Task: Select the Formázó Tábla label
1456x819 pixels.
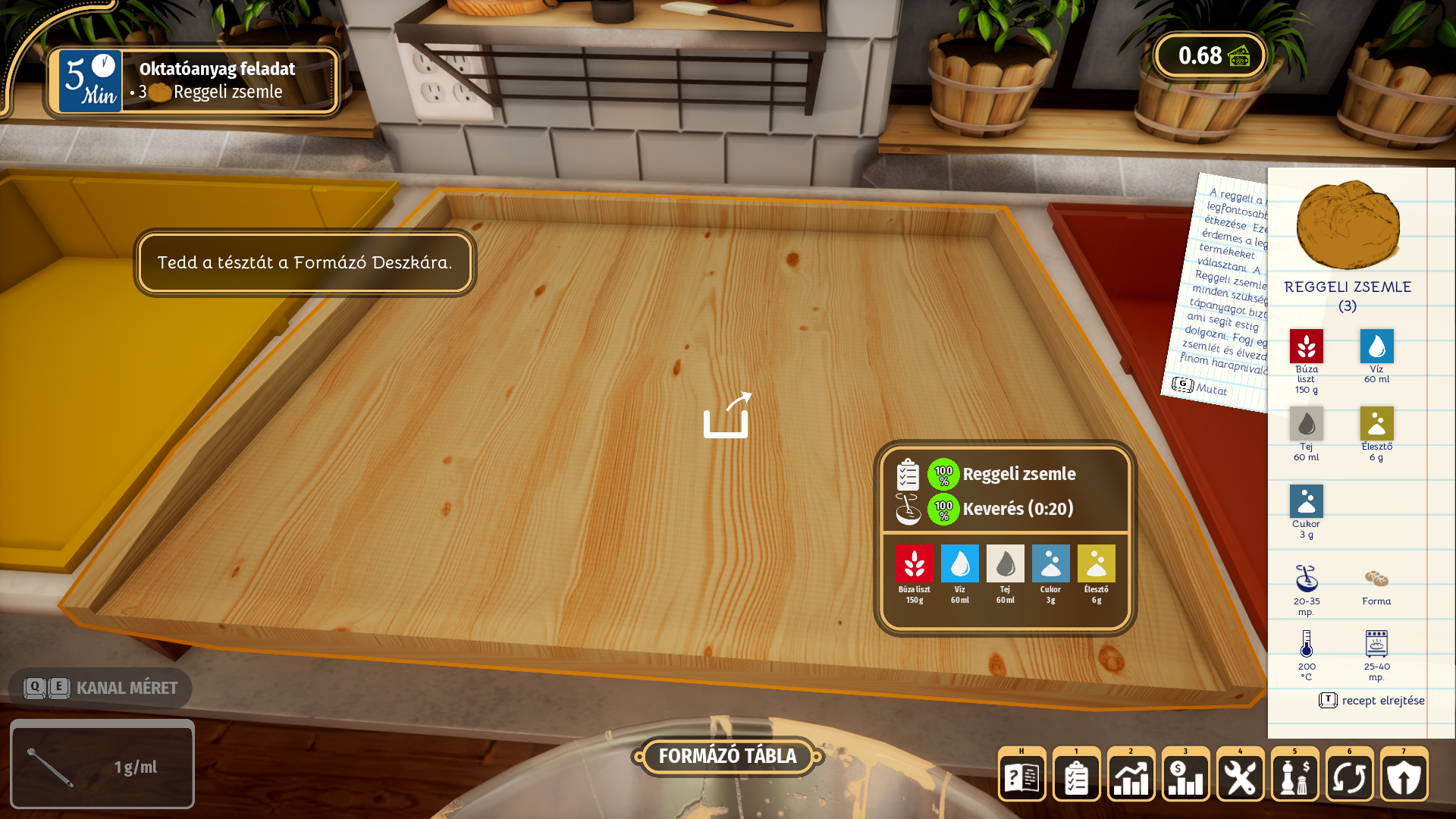Action: point(727,756)
